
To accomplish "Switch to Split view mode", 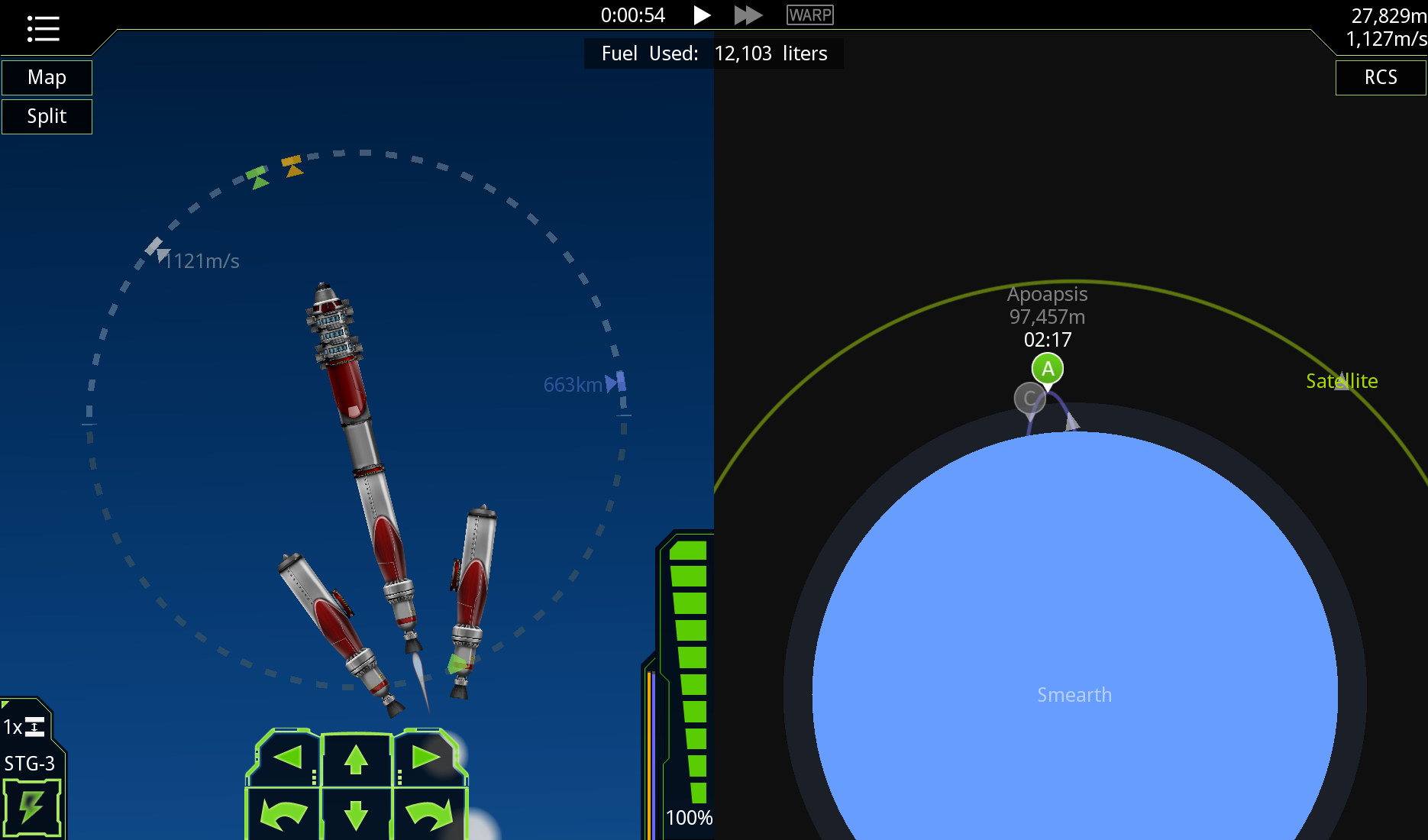I will [47, 116].
